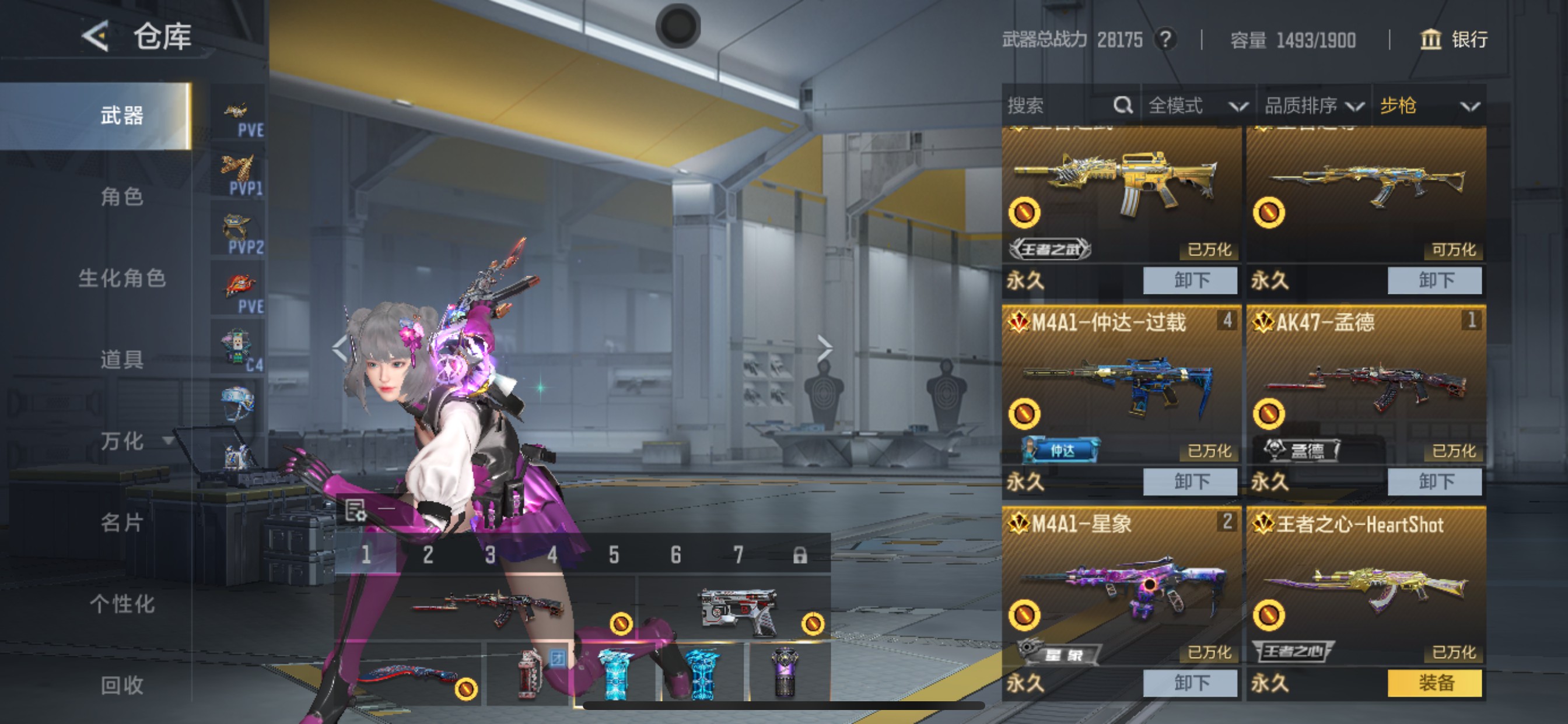This screenshot has height=724, width=1568.
Task: Go back using the arrow beside 仓库
Action: 96,36
